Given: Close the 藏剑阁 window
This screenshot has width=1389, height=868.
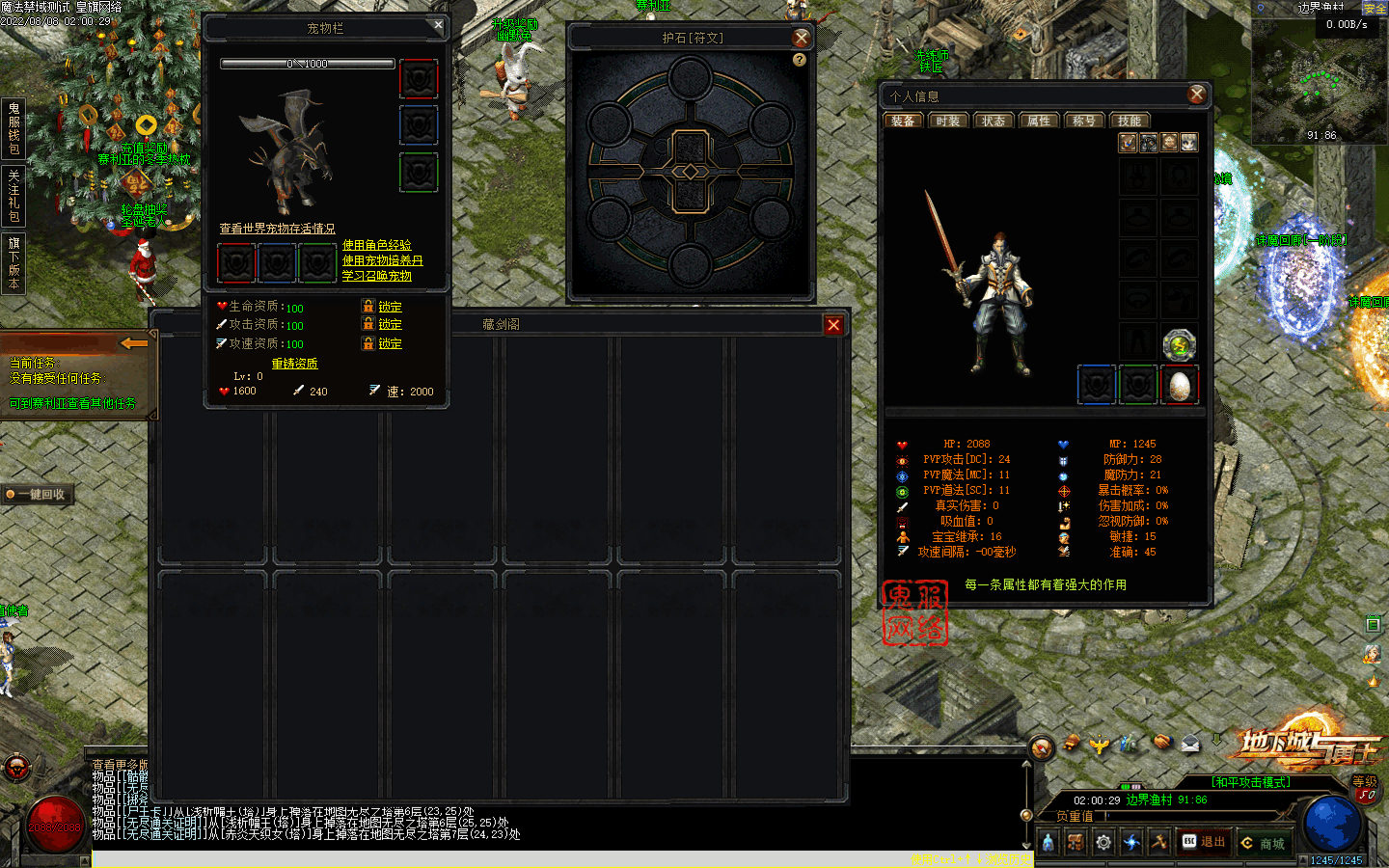Looking at the screenshot, I should pyautogui.click(x=833, y=325).
